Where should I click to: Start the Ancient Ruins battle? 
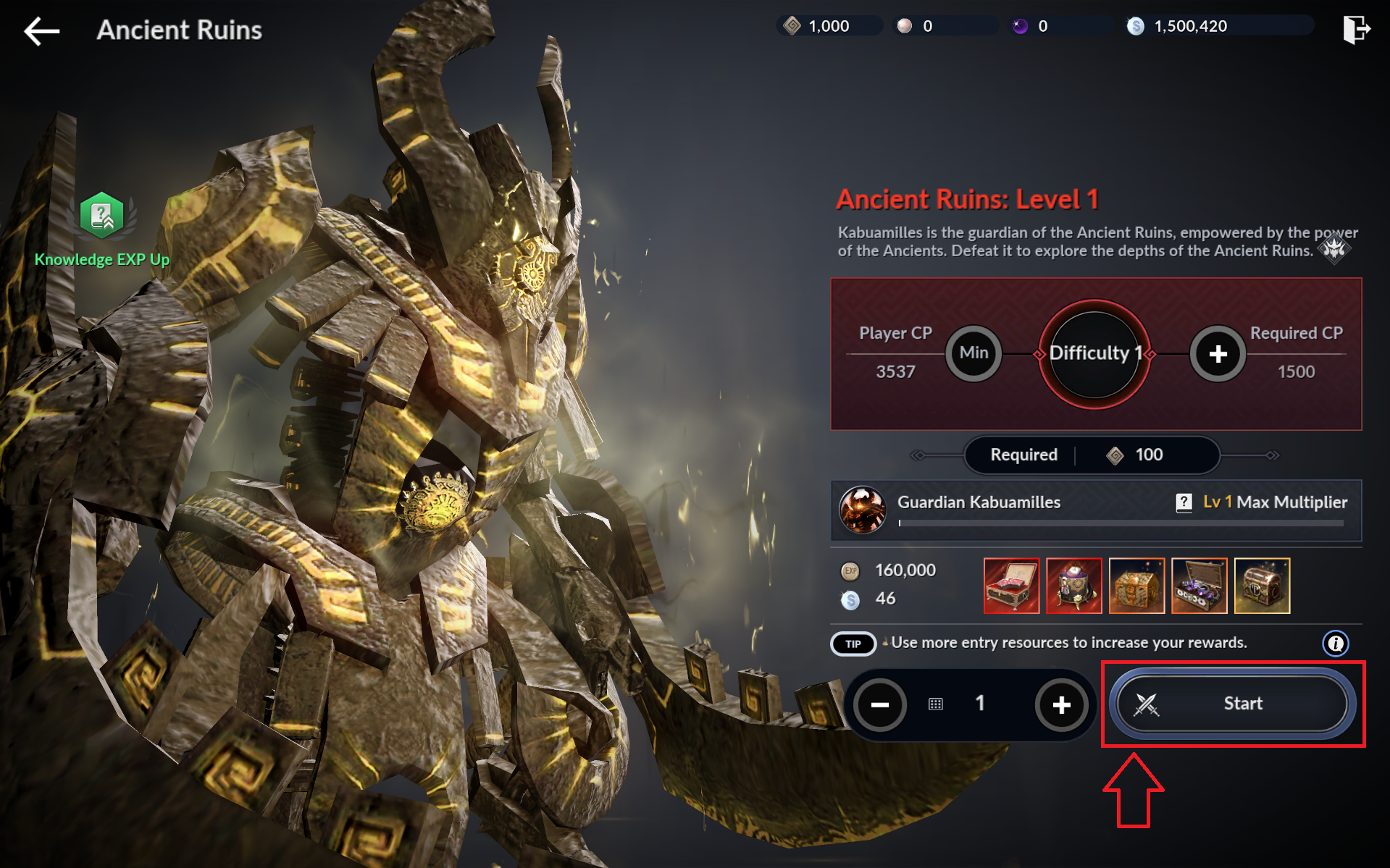click(x=1232, y=704)
